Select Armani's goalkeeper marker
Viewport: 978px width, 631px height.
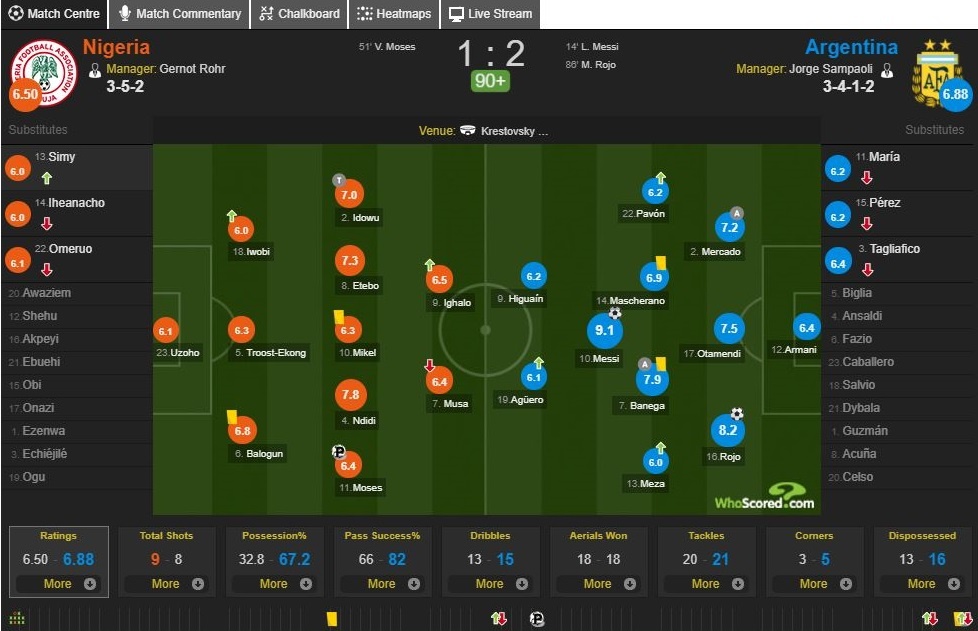806,326
